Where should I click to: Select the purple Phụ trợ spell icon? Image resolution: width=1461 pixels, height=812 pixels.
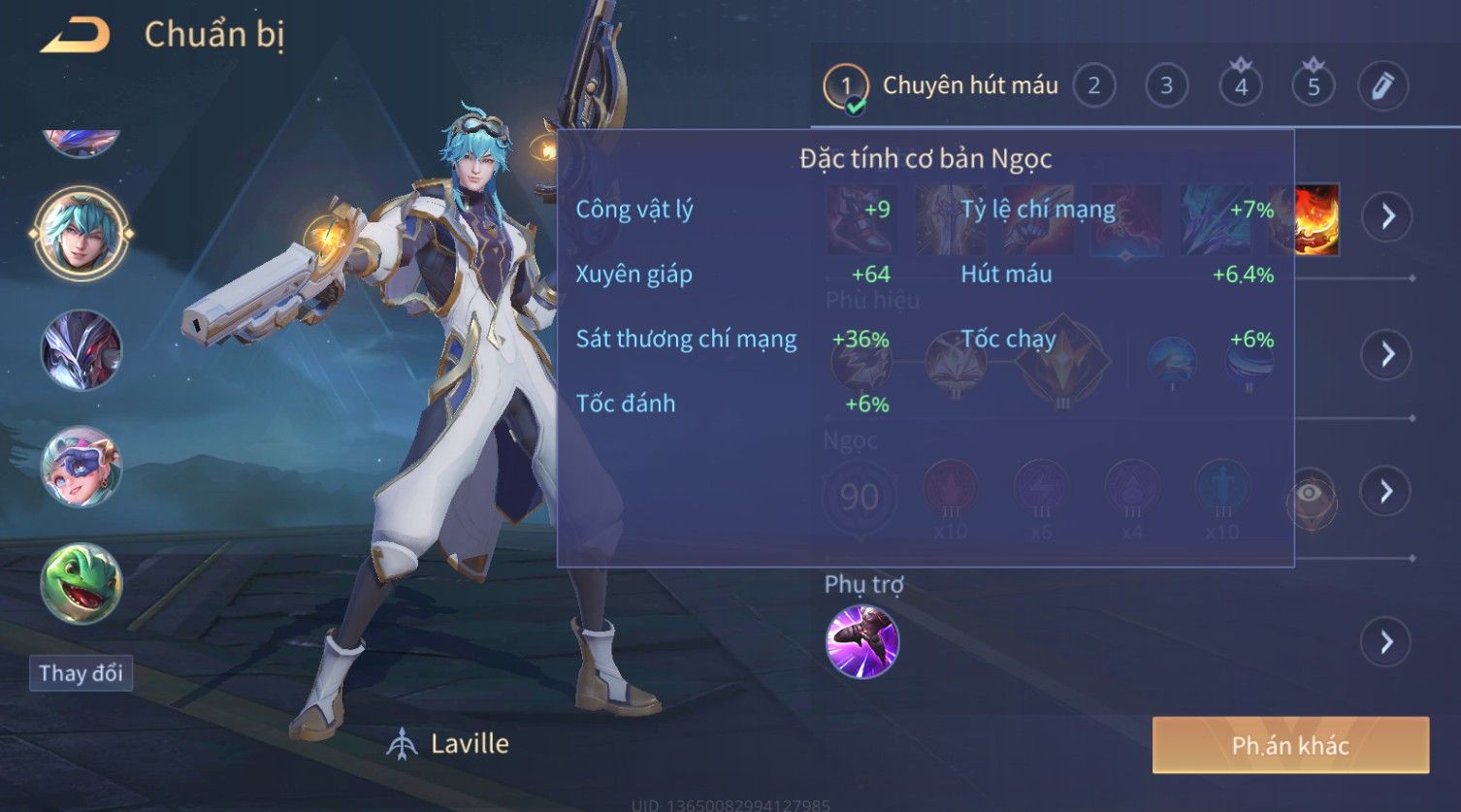[x=861, y=641]
